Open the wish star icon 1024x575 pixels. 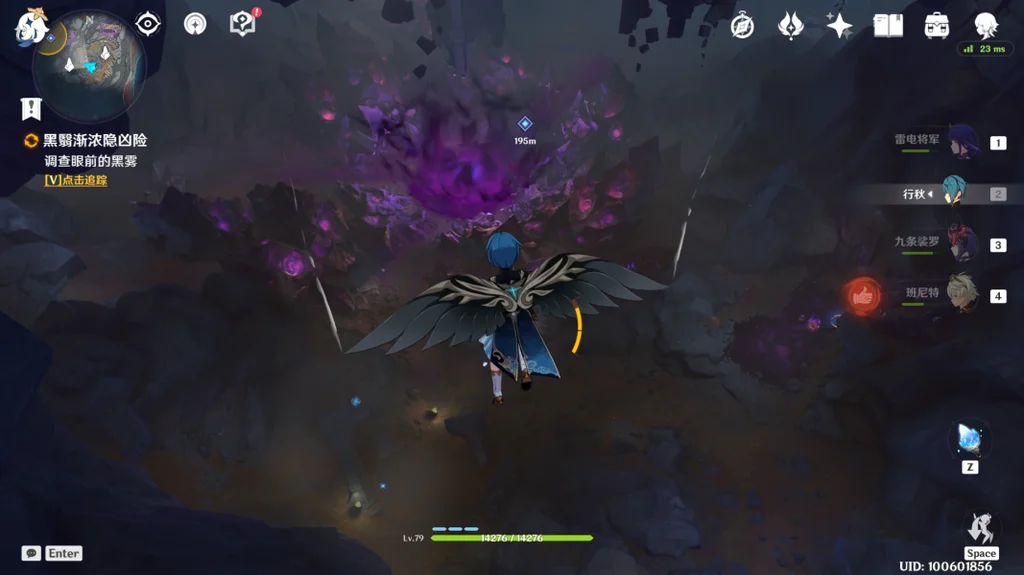[839, 26]
